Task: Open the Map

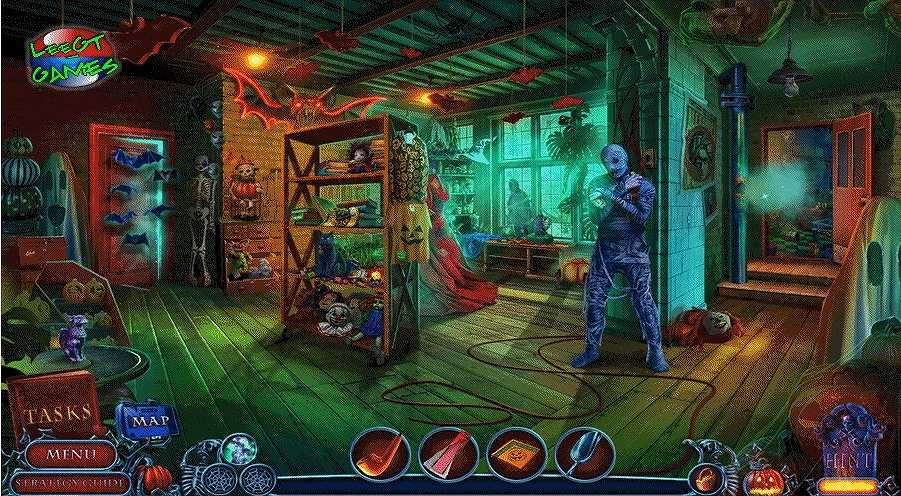Action: (x=147, y=418)
